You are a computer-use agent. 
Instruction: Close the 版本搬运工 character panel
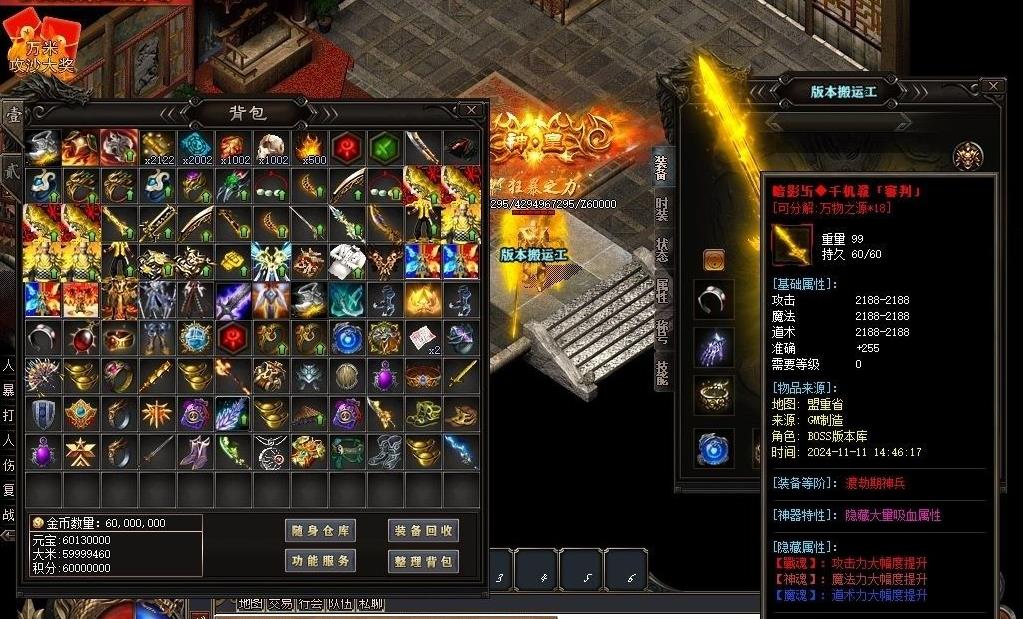(x=993, y=88)
